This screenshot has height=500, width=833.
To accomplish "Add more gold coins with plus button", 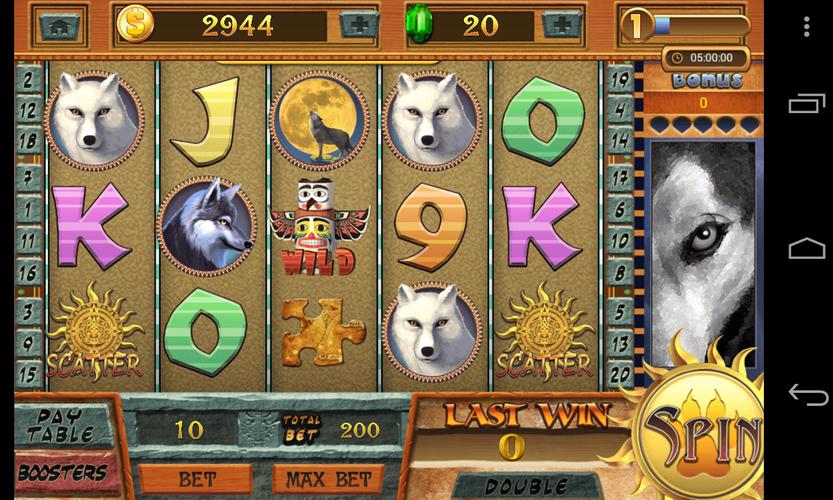I will [x=359, y=25].
